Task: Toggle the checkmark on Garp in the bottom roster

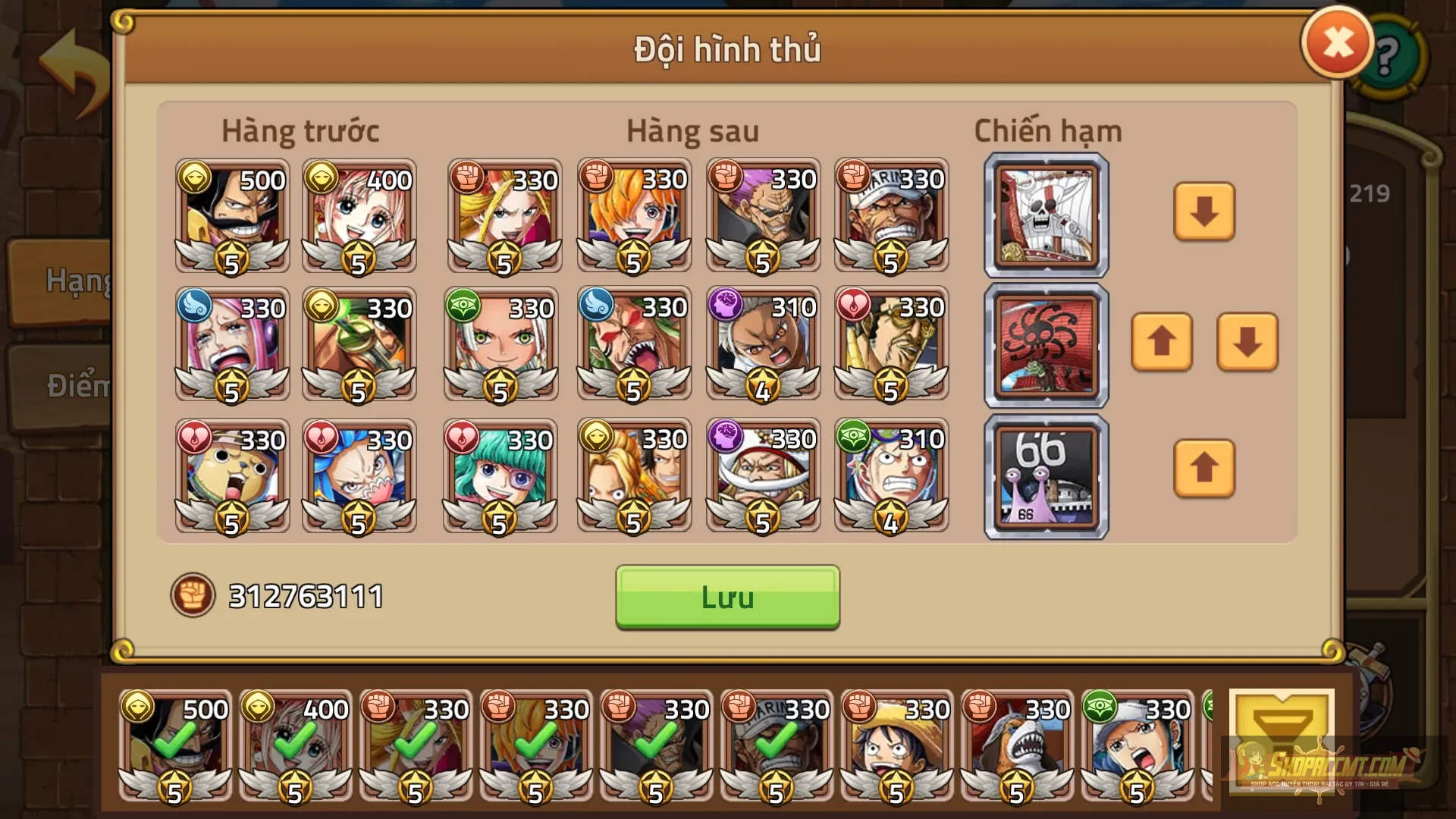Action: coord(775,739)
